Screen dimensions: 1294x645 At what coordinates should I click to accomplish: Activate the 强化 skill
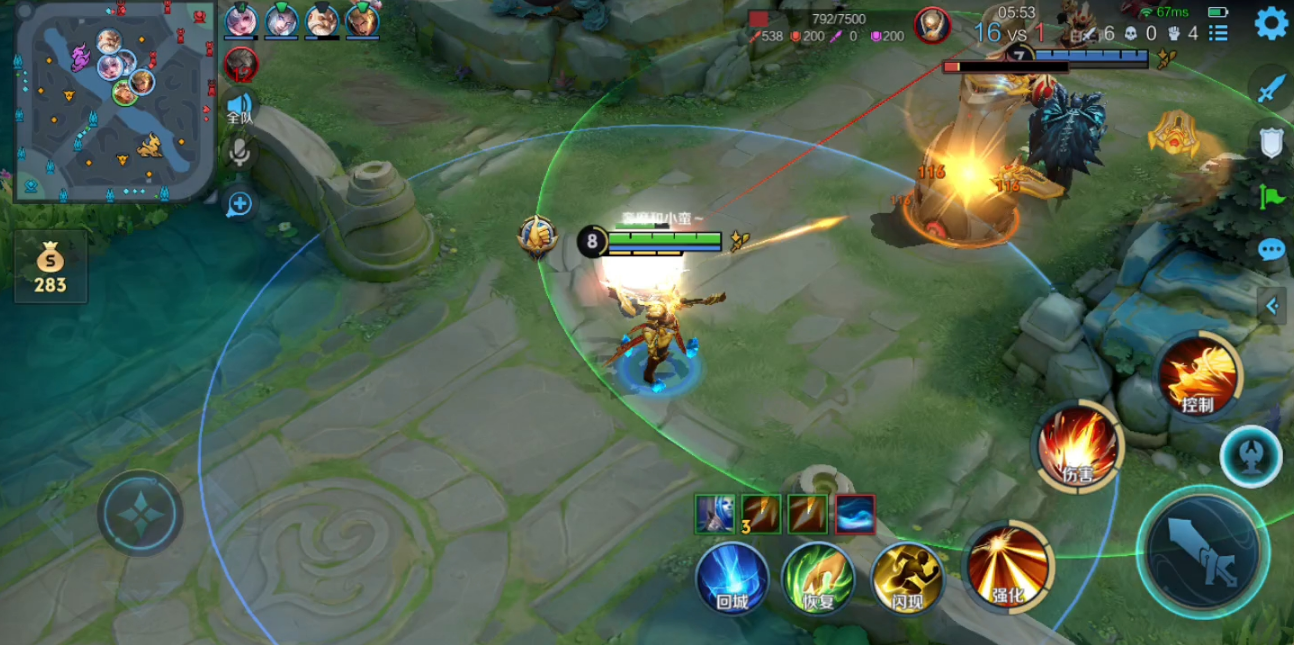(x=1007, y=567)
